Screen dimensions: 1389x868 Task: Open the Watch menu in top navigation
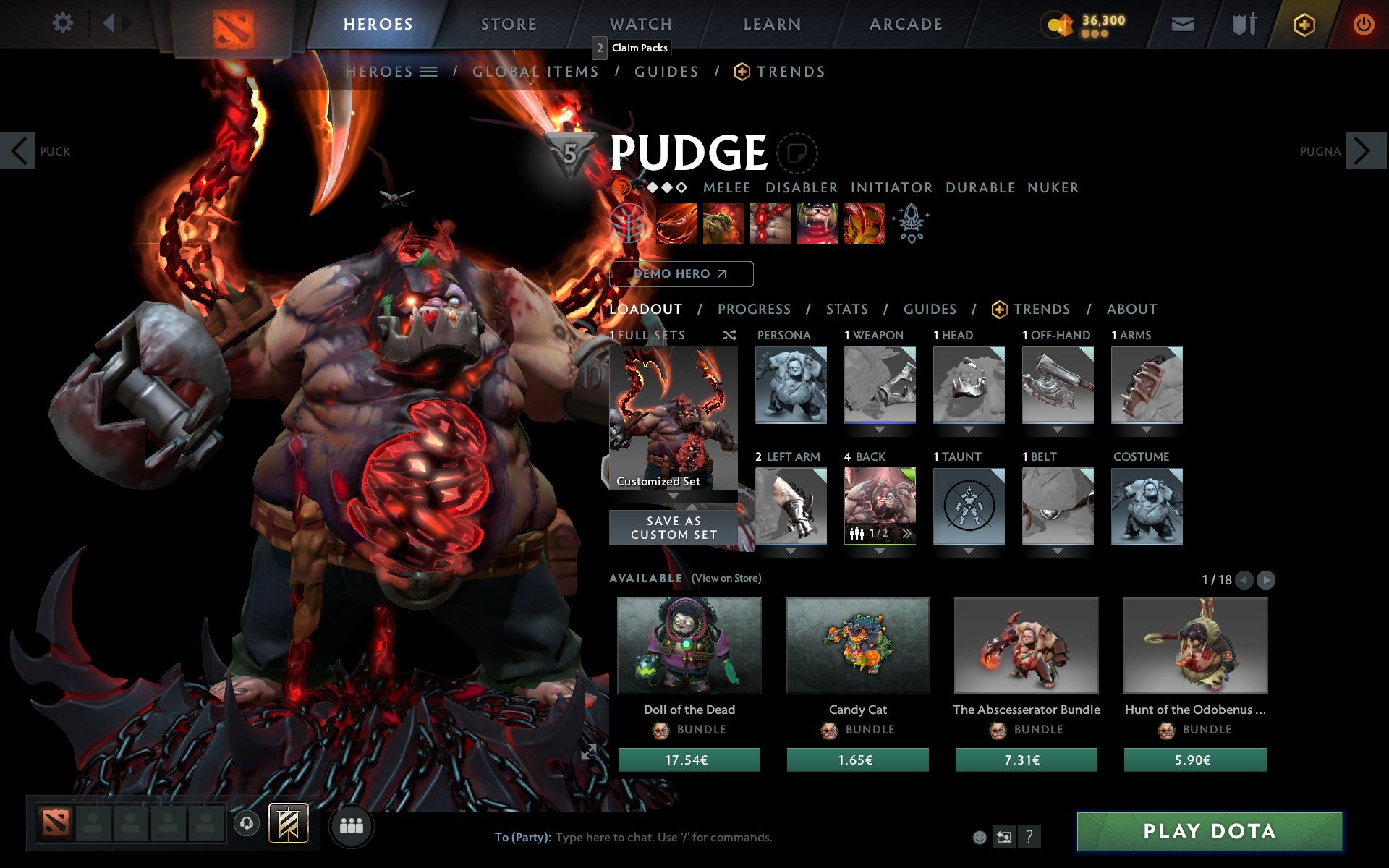(x=640, y=23)
